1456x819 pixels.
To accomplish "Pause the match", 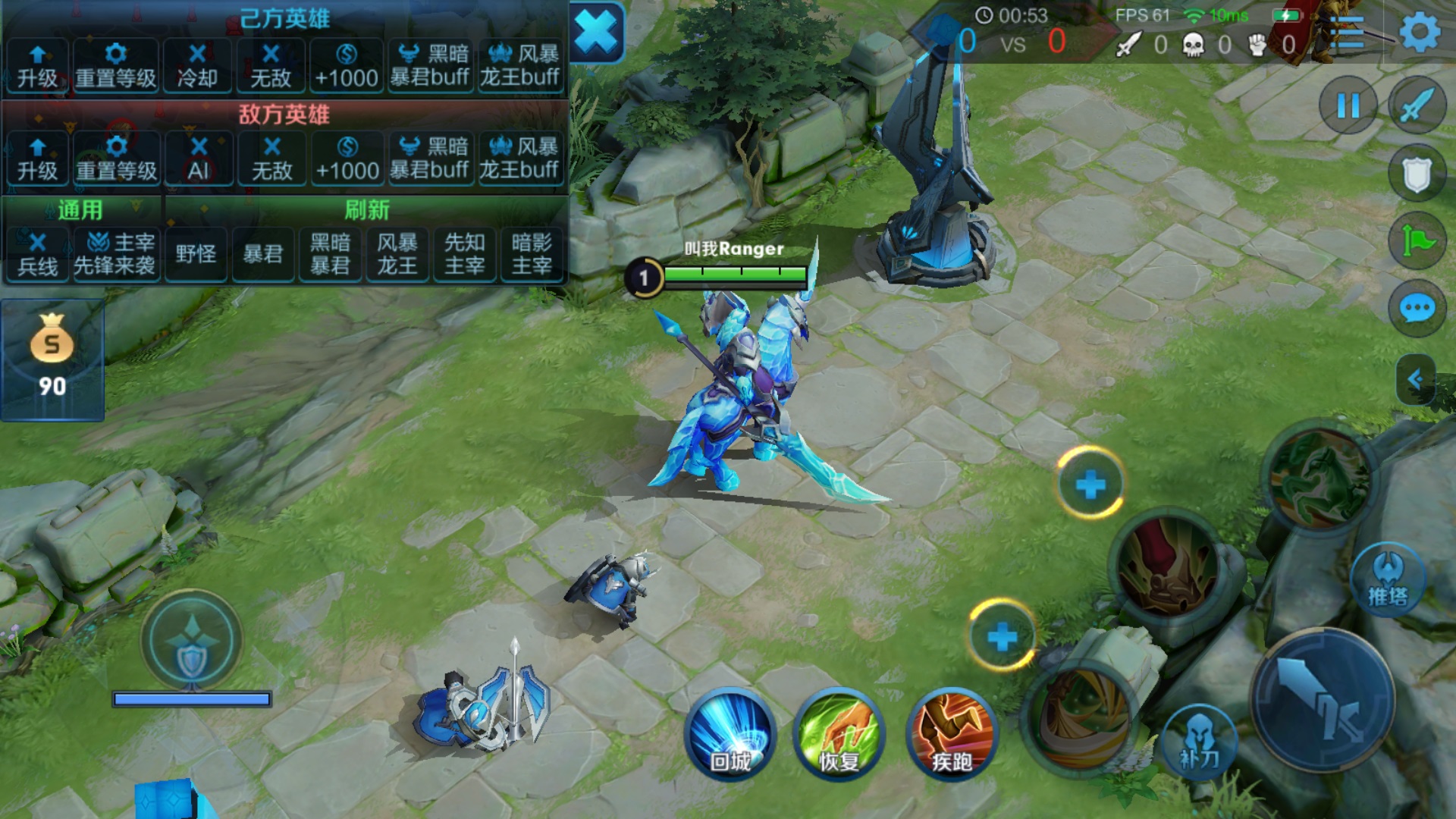I will point(1348,105).
